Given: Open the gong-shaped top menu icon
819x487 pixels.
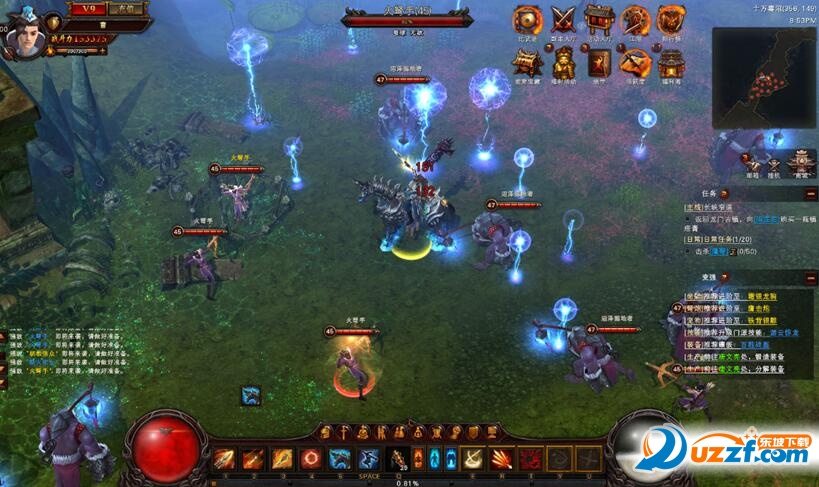Looking at the screenshot, I should pos(527,20).
